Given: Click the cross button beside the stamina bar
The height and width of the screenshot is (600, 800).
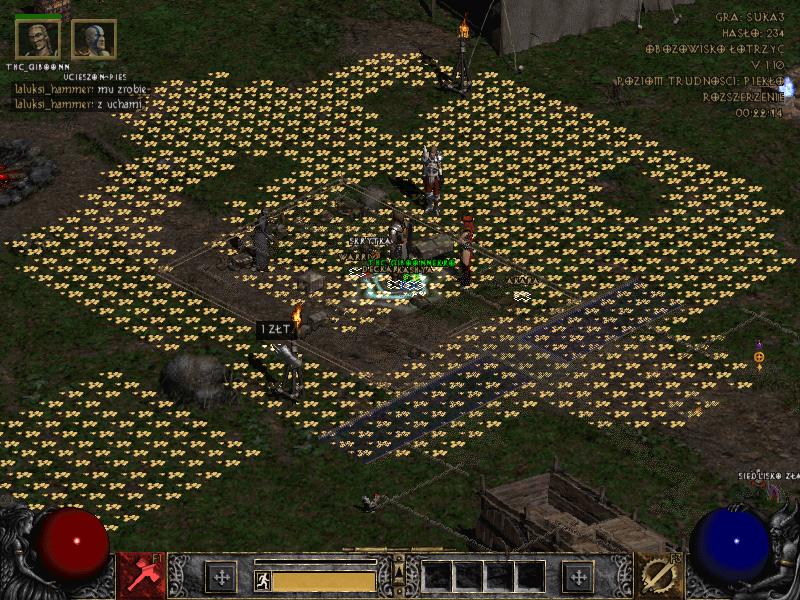Looking at the screenshot, I should pyautogui.click(x=221, y=577).
